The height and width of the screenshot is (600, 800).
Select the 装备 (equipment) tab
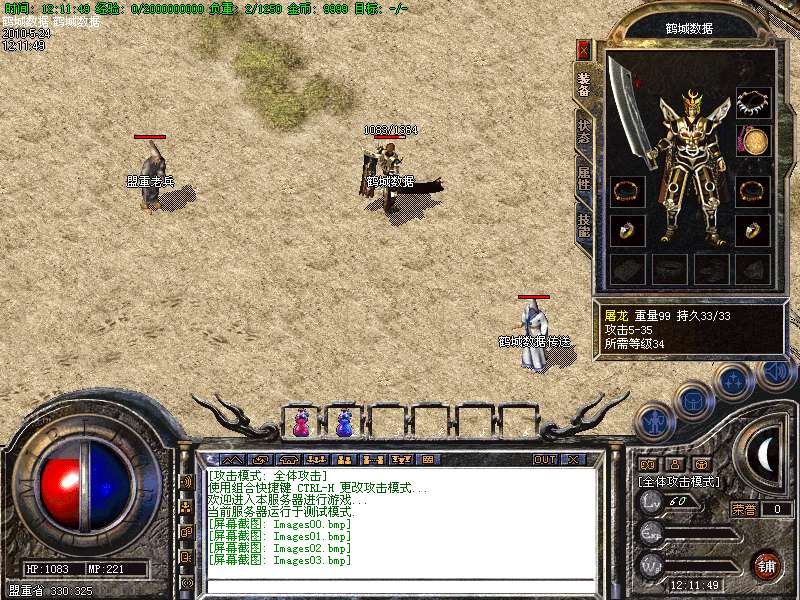[x=584, y=84]
